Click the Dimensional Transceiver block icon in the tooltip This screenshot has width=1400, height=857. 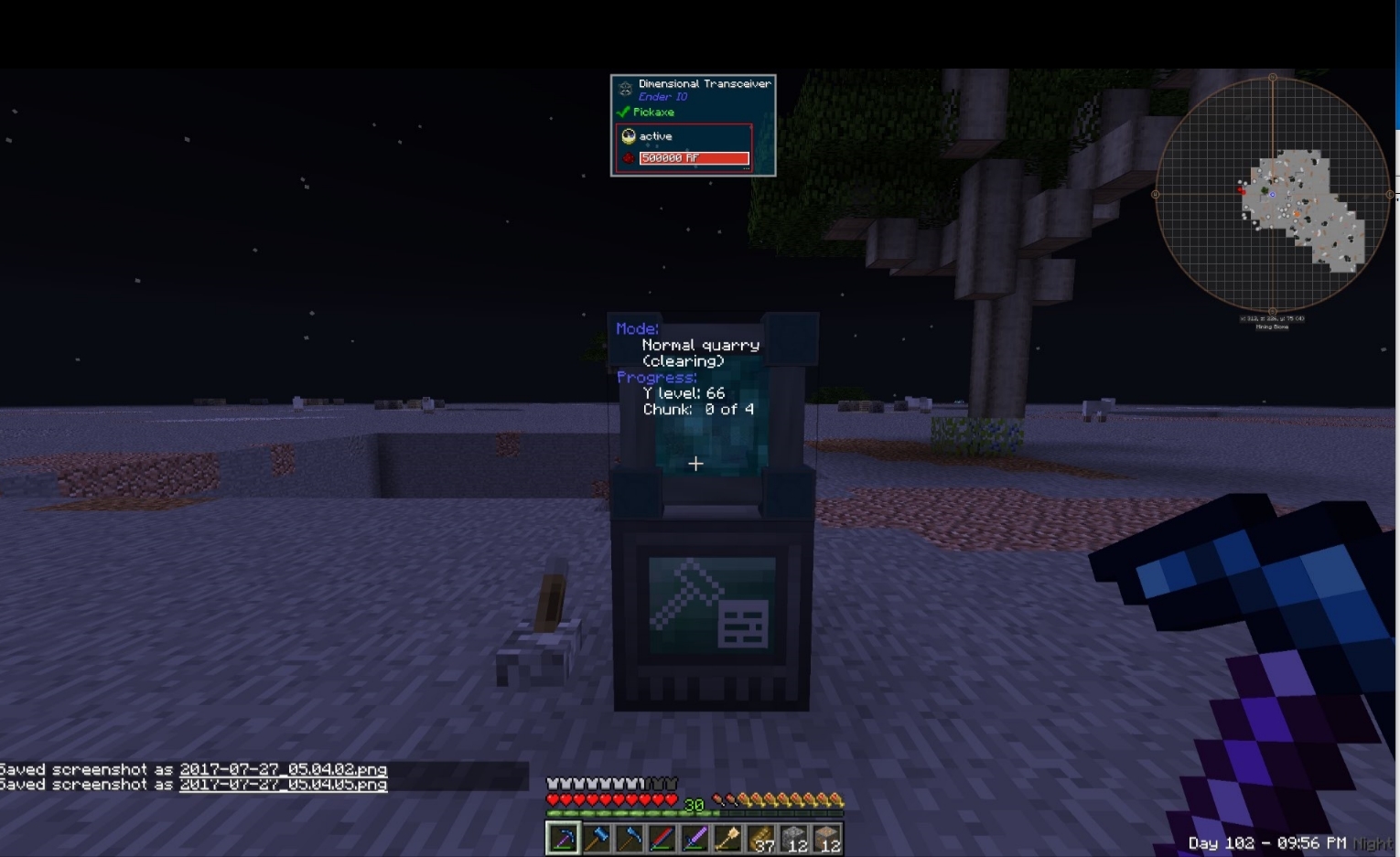coord(624,88)
